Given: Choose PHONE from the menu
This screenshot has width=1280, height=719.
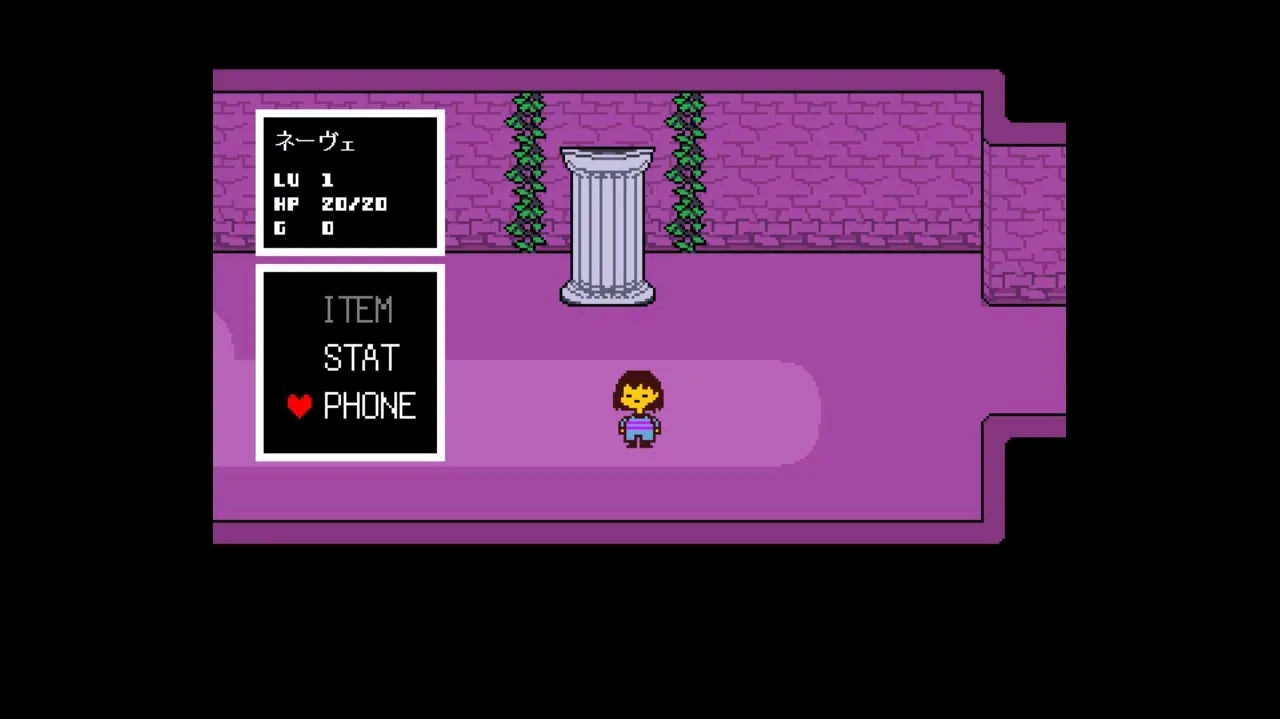Looking at the screenshot, I should [x=369, y=406].
